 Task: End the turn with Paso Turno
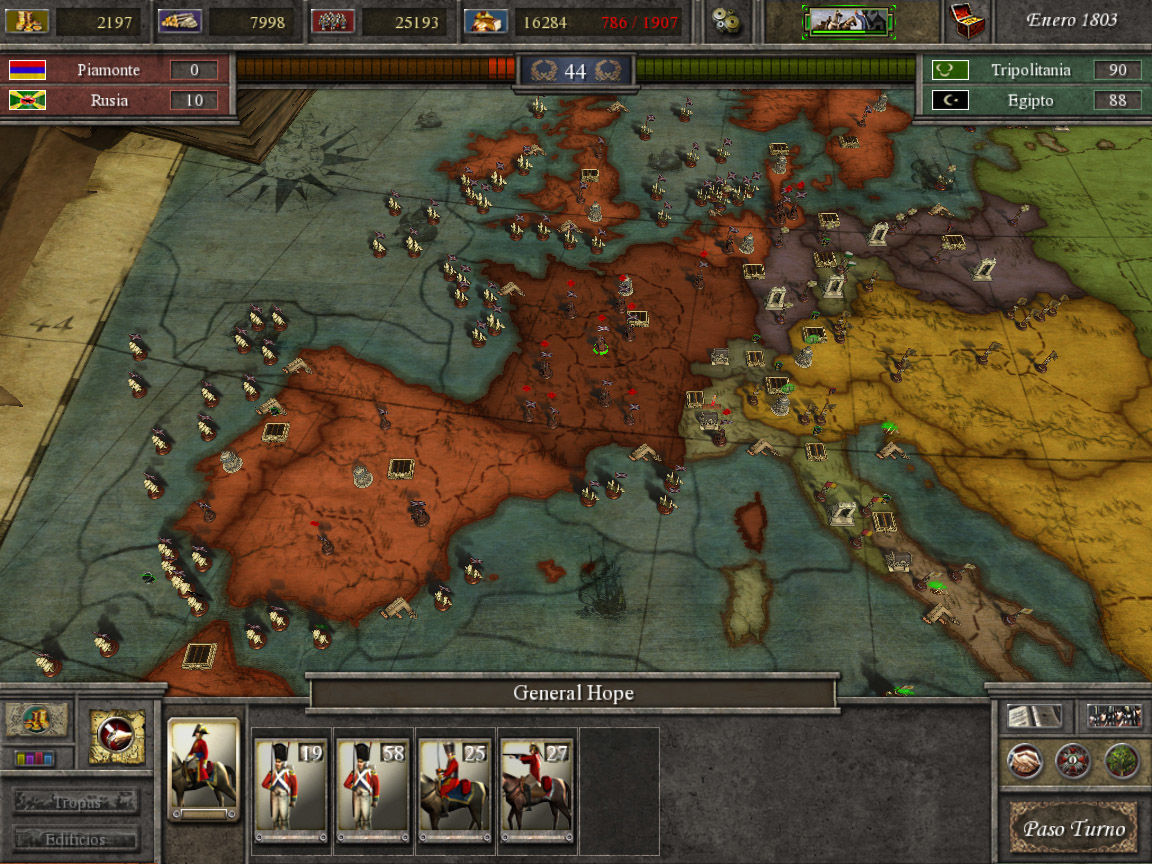[1073, 828]
